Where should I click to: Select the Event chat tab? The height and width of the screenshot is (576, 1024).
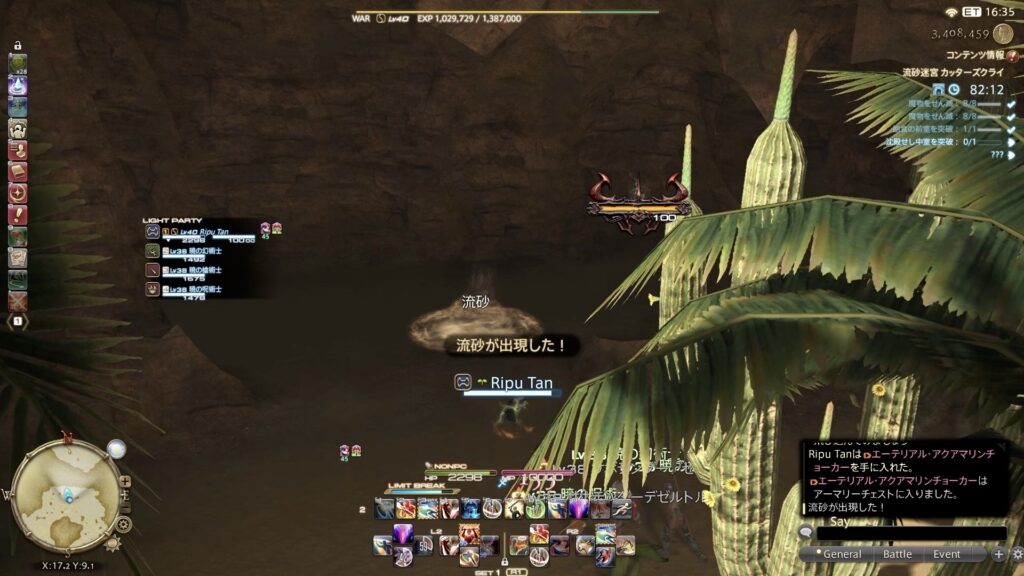pyautogui.click(x=946, y=554)
